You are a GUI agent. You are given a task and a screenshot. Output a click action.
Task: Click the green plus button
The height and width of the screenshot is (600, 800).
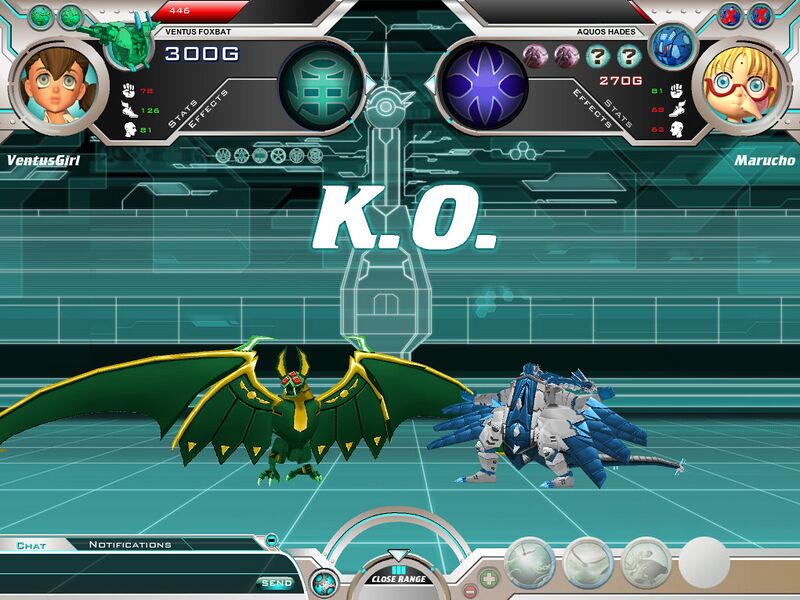coord(489,577)
